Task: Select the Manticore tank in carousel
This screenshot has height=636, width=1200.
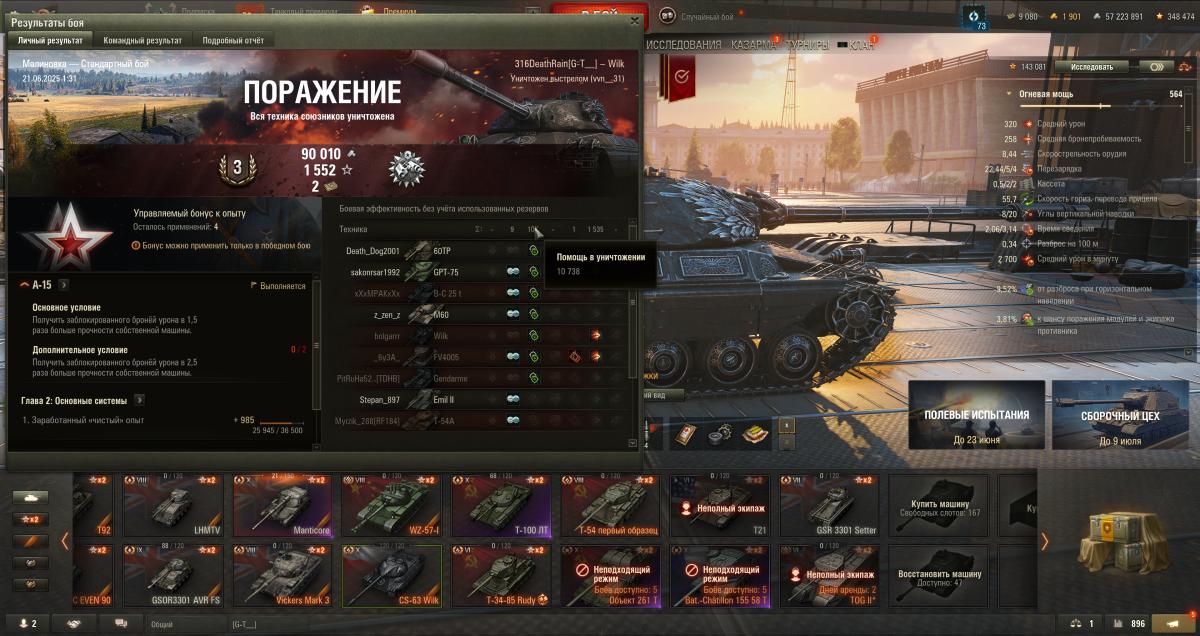Action: [283, 506]
